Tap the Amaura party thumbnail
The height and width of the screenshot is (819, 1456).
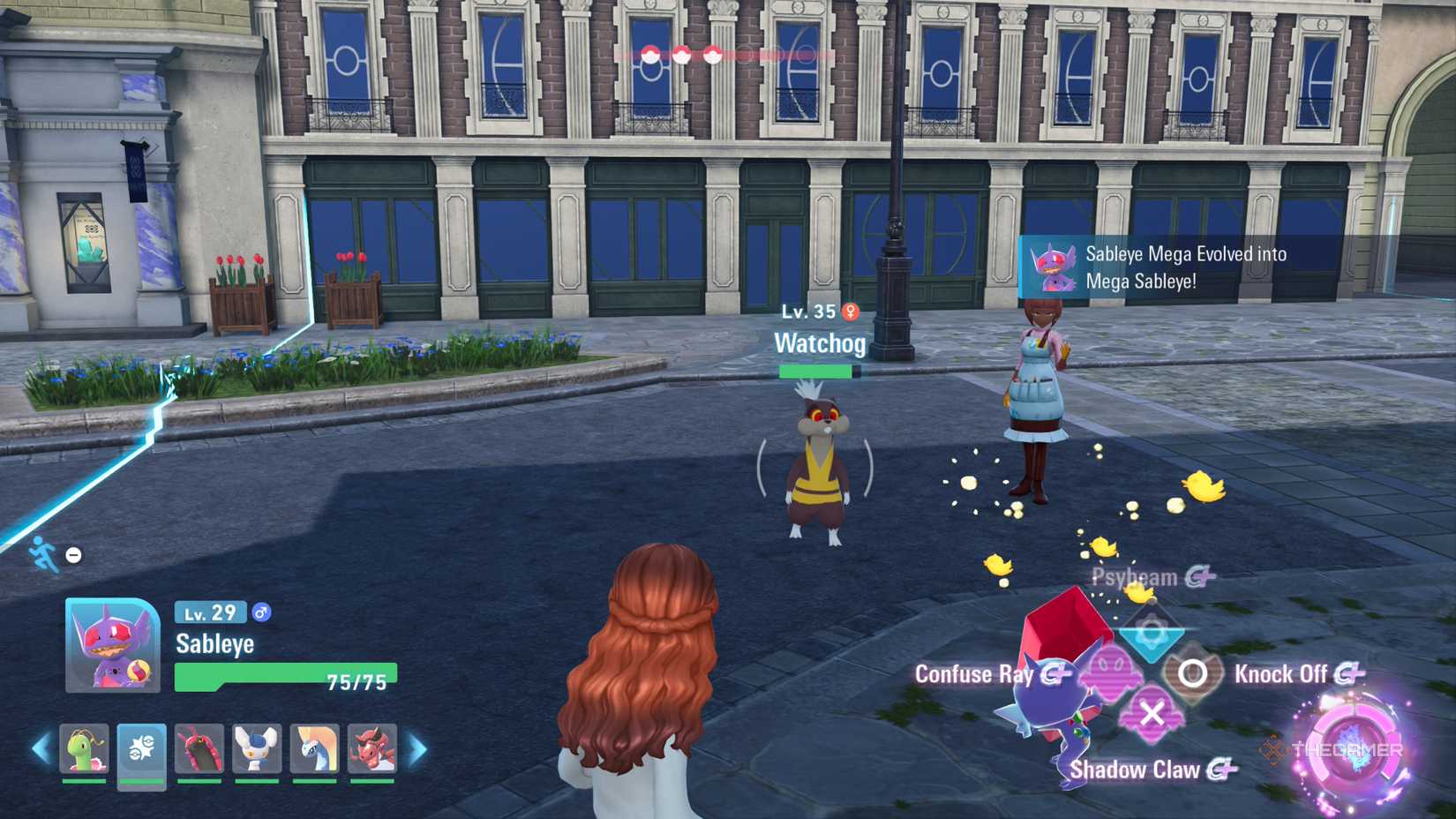(315, 749)
